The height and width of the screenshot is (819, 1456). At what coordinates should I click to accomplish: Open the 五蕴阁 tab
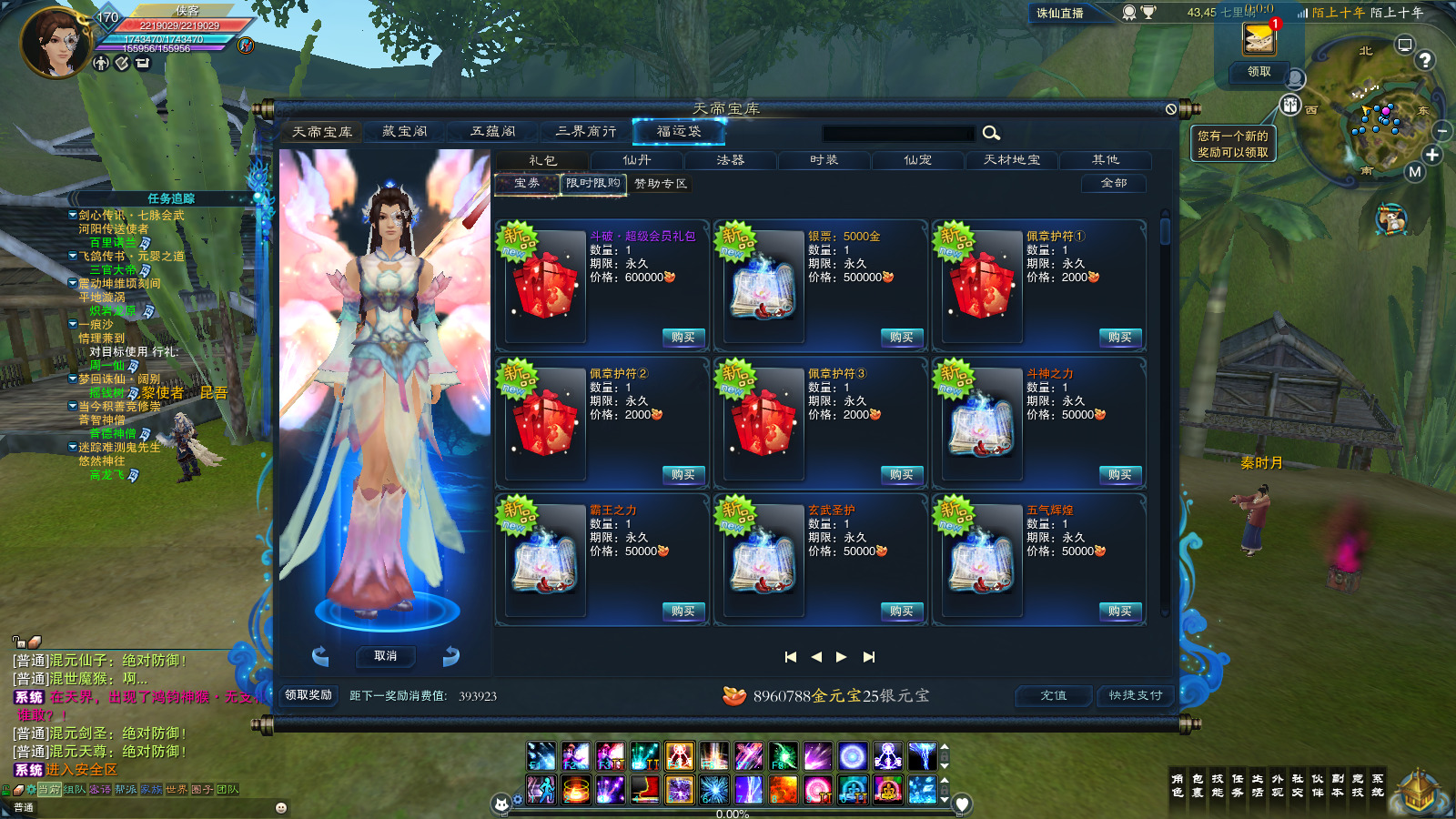492,132
